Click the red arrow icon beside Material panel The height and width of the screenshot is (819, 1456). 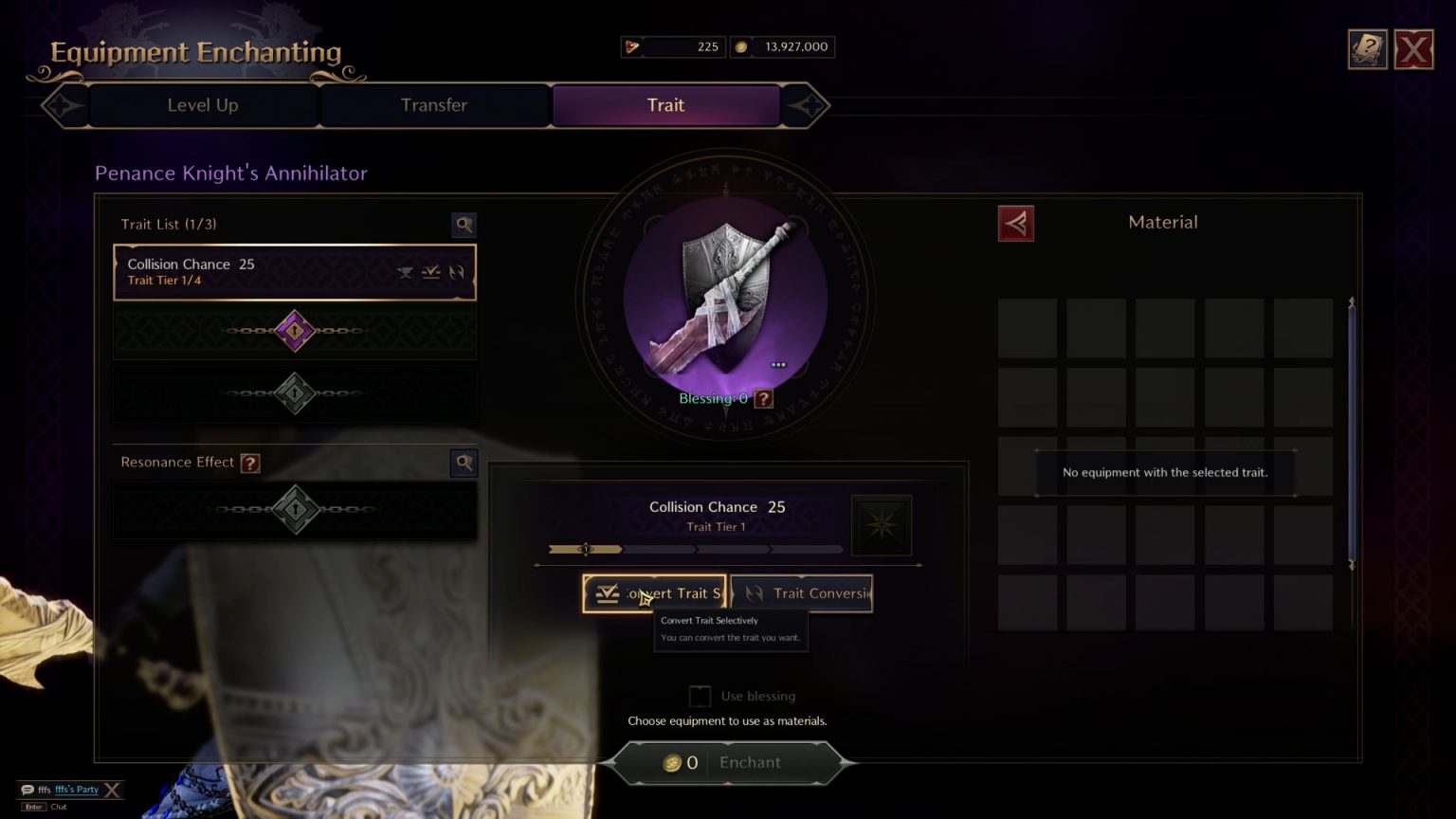coord(1015,224)
